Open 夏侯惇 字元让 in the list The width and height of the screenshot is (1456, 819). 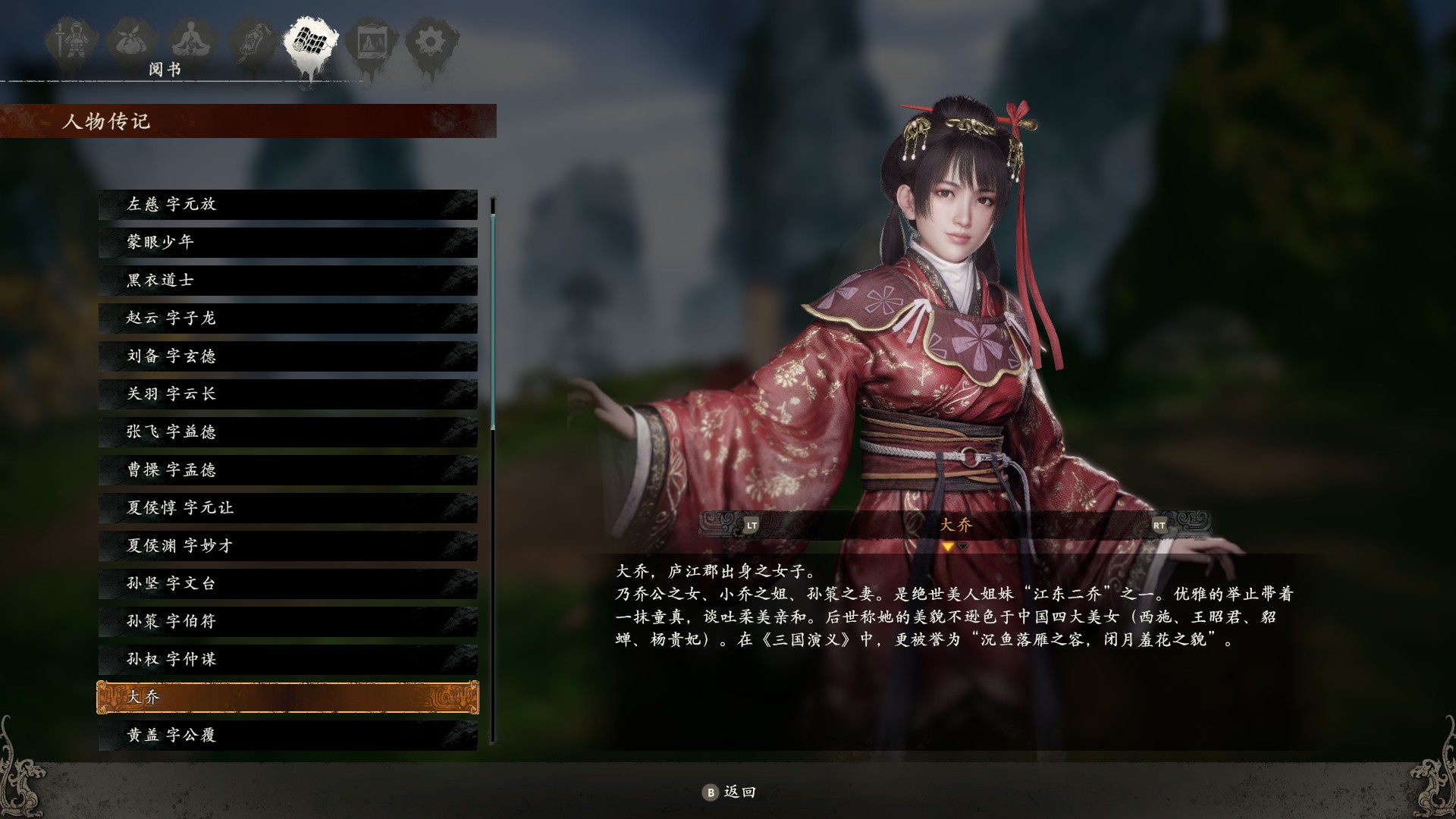[288, 507]
